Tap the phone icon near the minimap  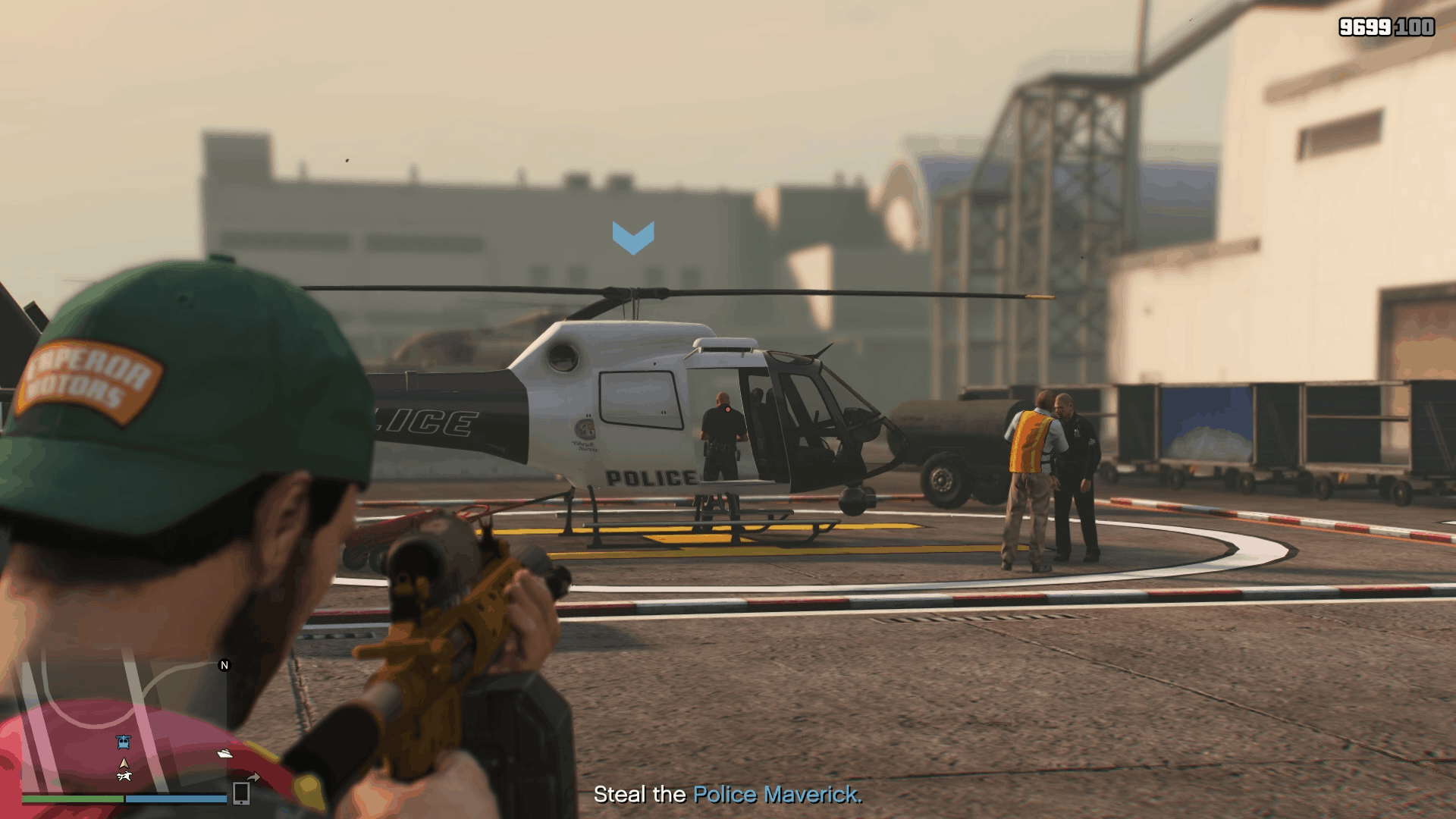(x=240, y=794)
